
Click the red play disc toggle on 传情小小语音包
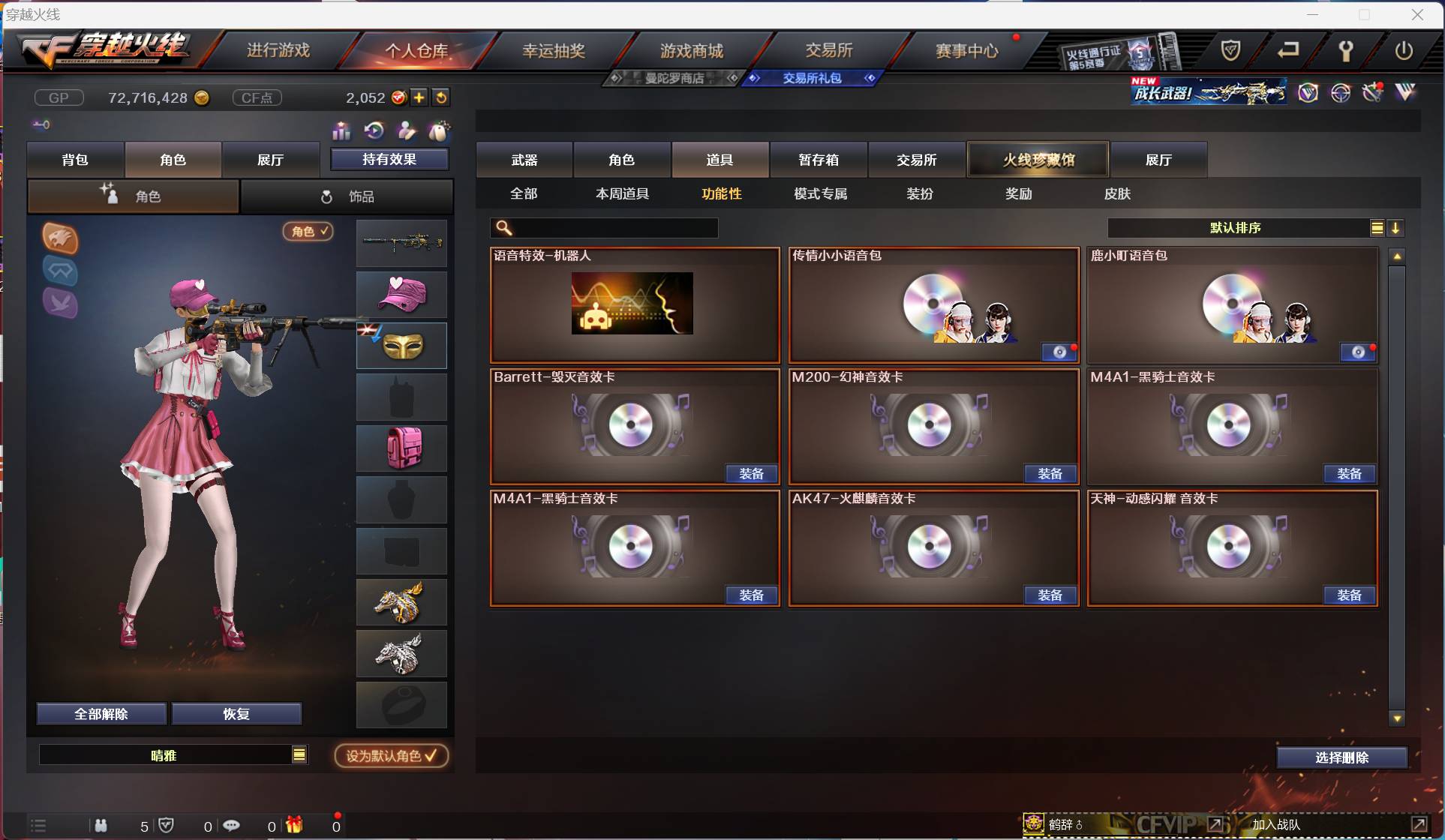(x=1059, y=352)
